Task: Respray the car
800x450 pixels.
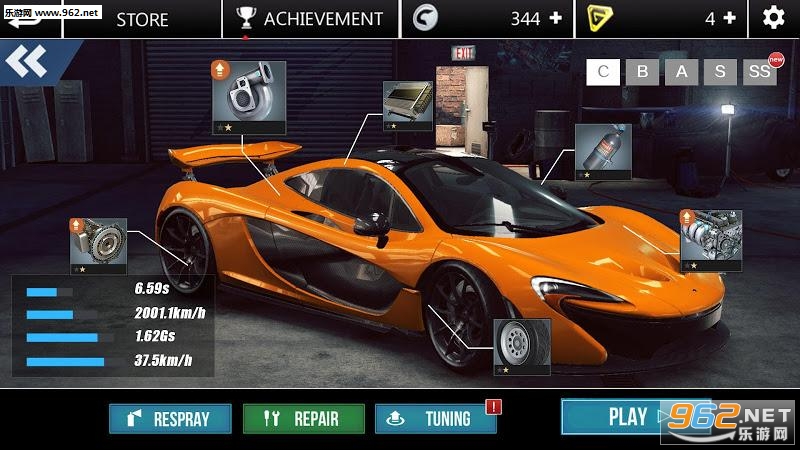Action: tap(170, 419)
